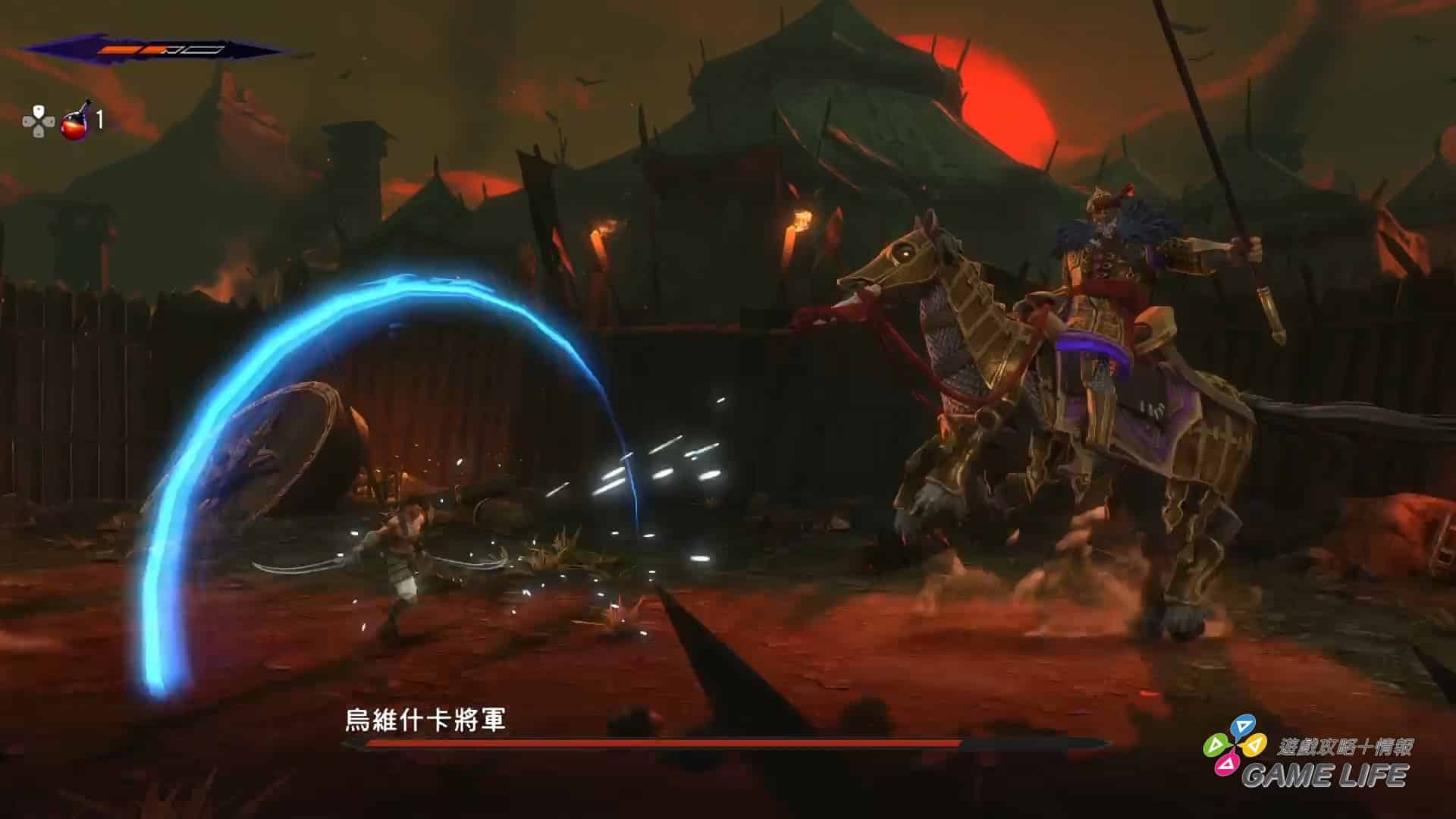Select the bomb potion item icon
1456x819 pixels.
pyautogui.click(x=74, y=125)
